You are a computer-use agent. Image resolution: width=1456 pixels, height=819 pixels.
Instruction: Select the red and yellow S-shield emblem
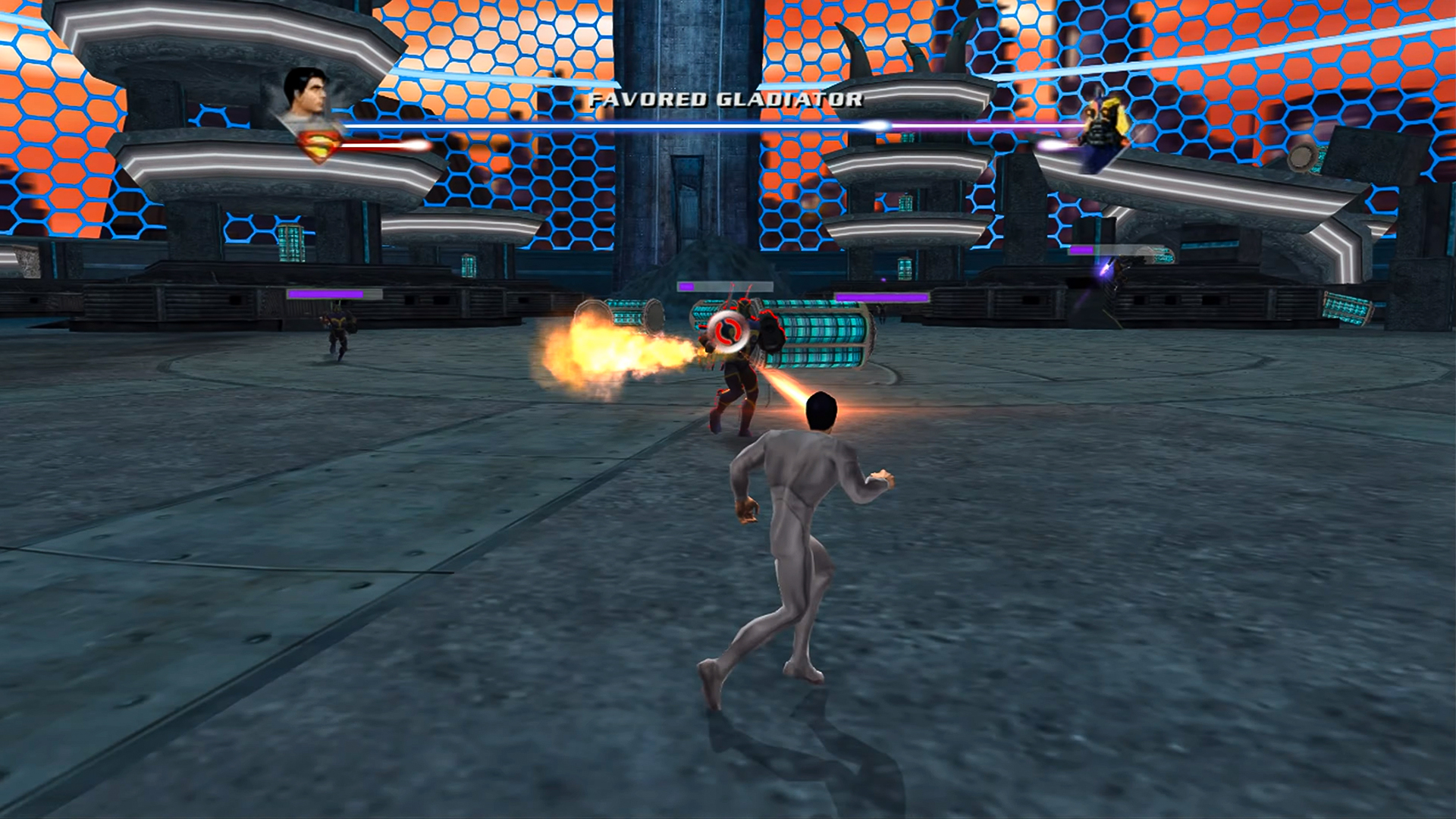point(316,145)
